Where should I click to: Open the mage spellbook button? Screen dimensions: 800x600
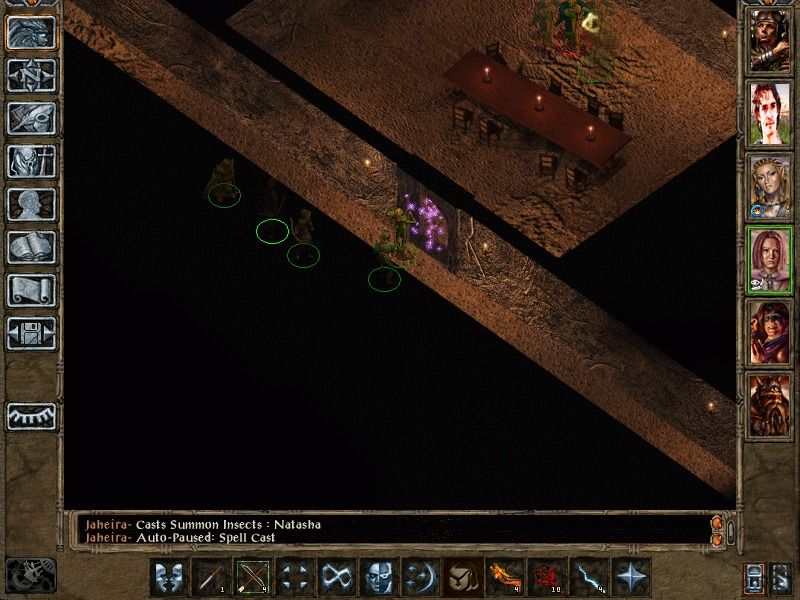pyautogui.click(x=32, y=247)
